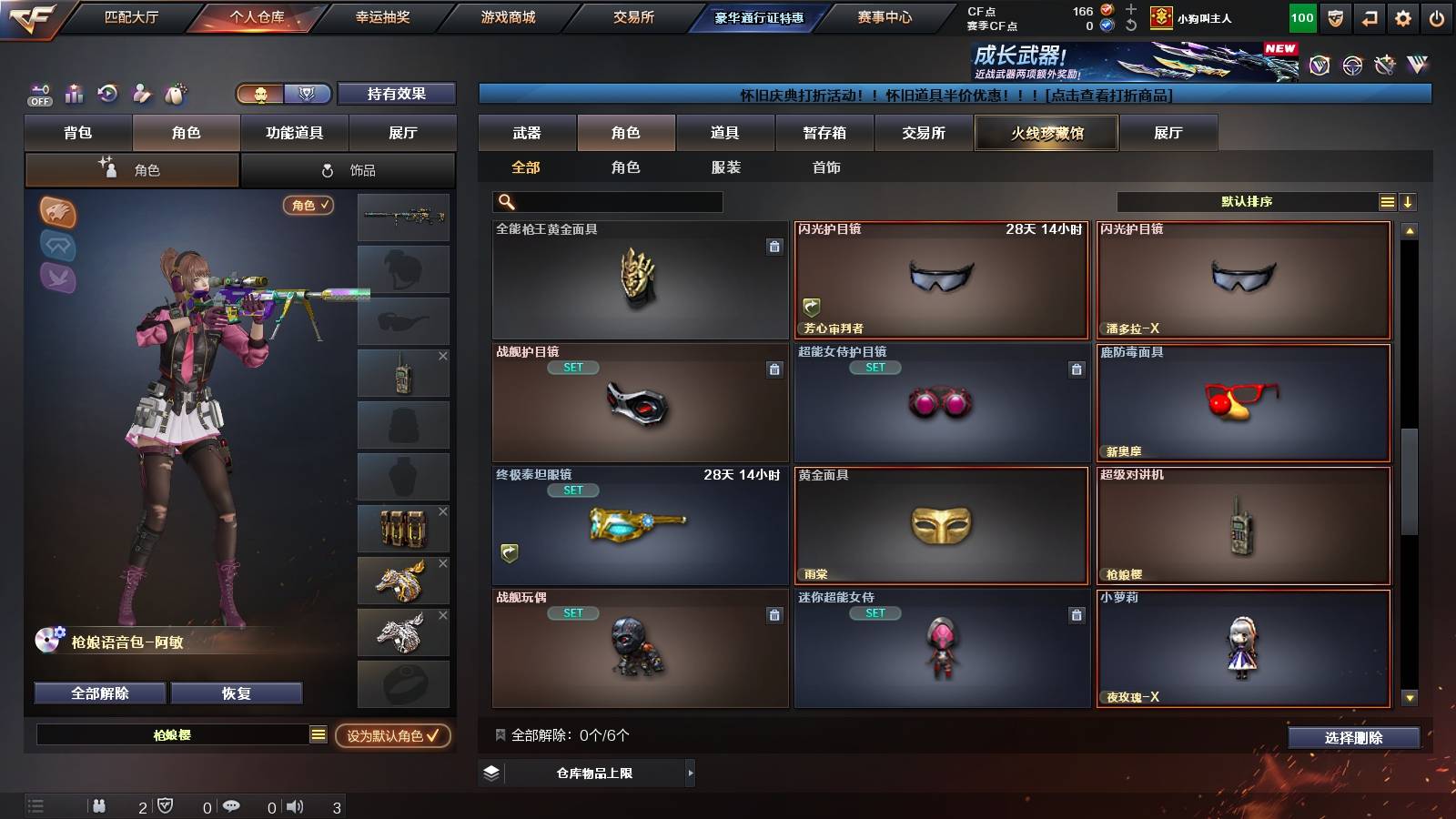Switch to the 火线珍藏馆 tab

(x=1046, y=133)
